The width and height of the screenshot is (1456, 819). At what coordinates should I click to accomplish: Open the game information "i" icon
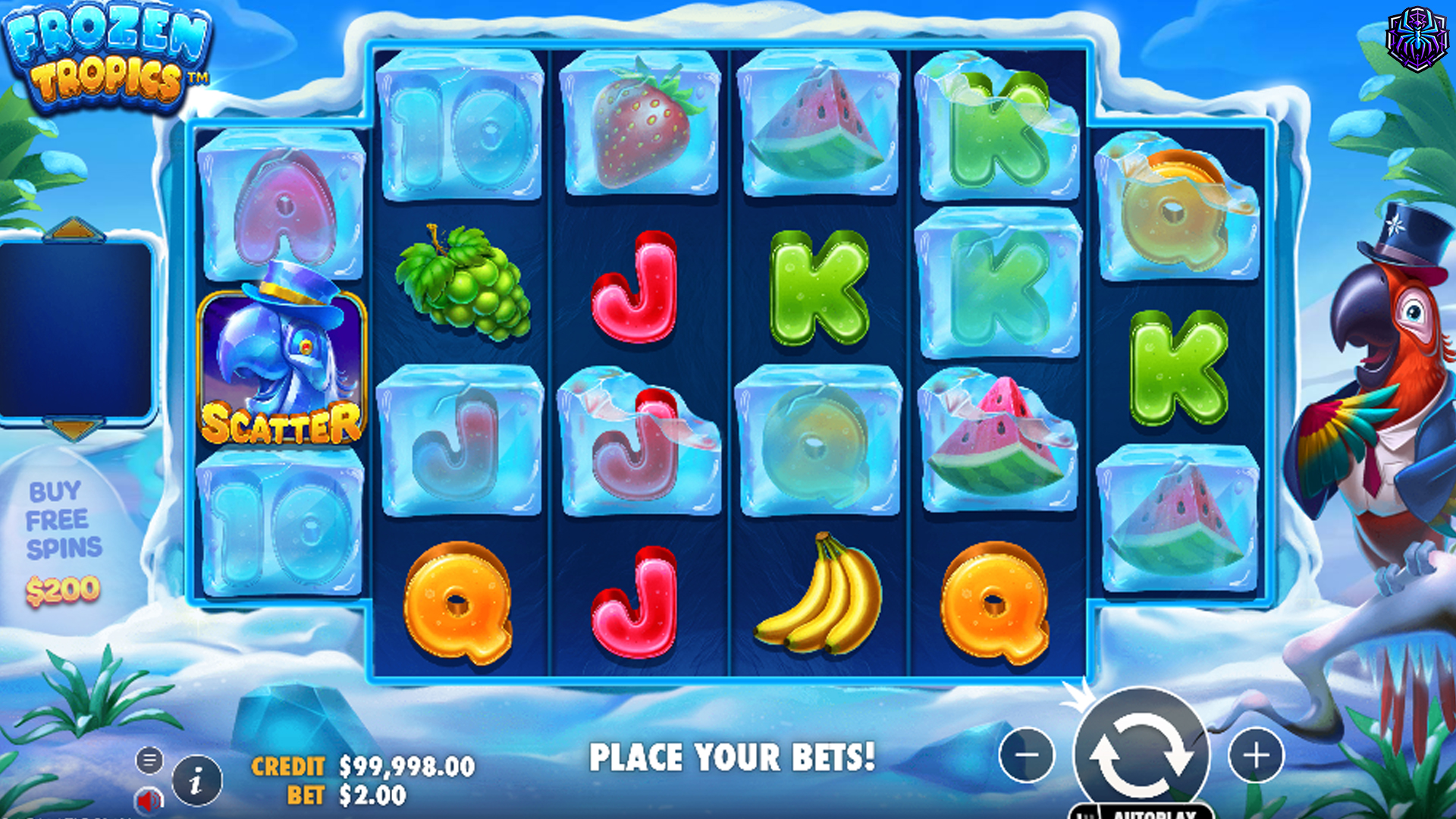(196, 782)
